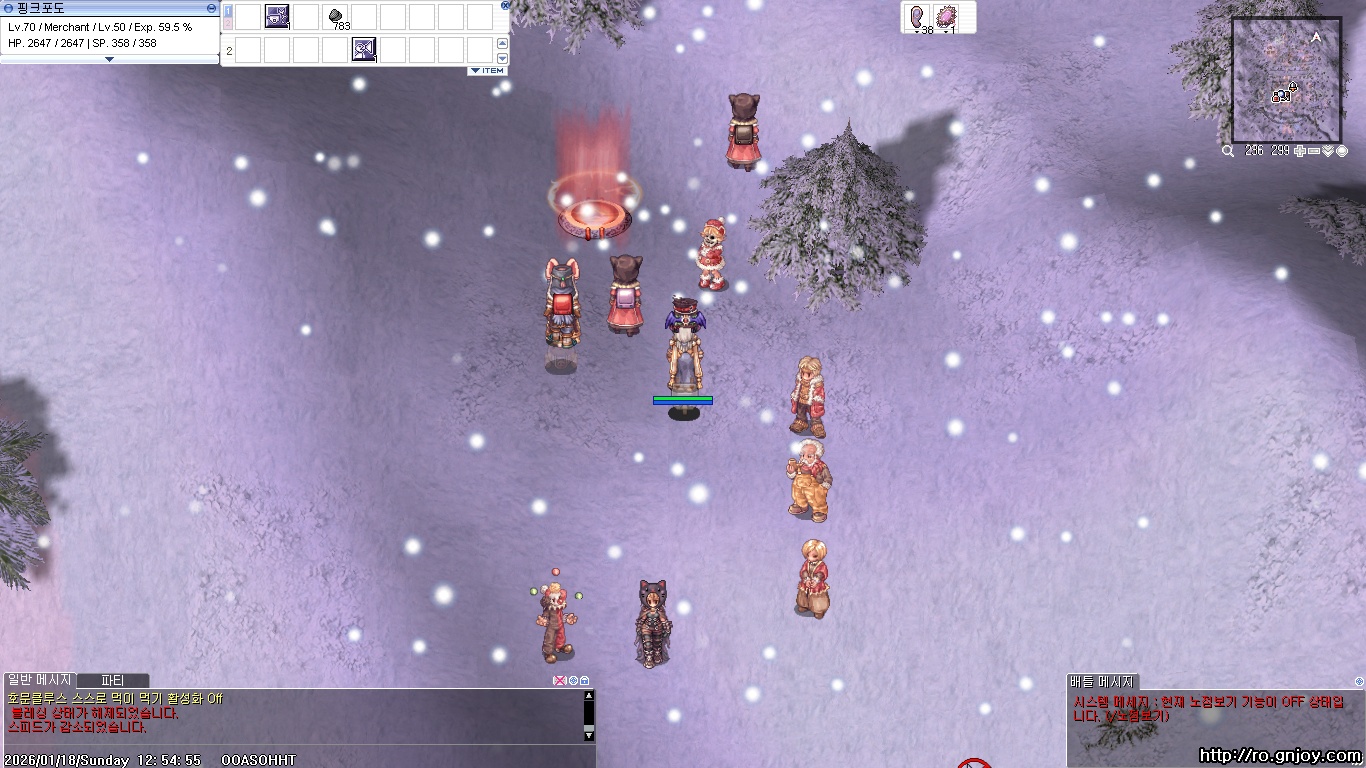
Task: Activate the skill icon in hotbar row two
Action: click(x=364, y=49)
